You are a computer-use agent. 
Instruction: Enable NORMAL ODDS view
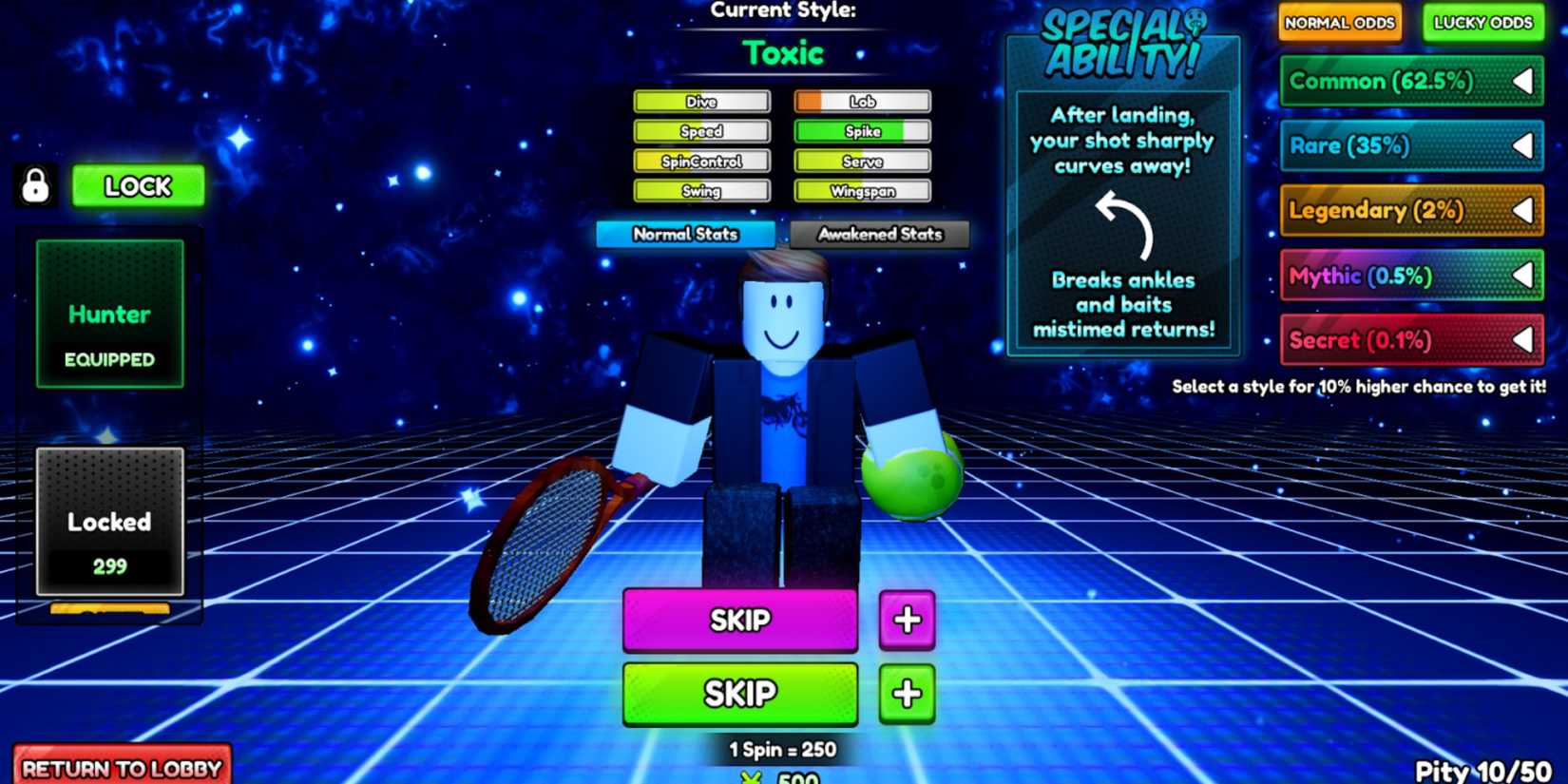[x=1340, y=22]
